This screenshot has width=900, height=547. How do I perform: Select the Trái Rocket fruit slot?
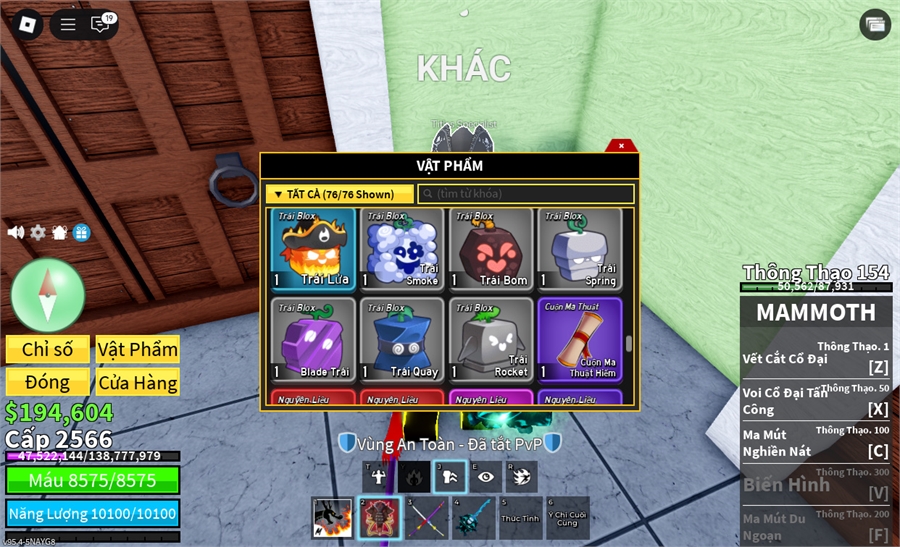coord(490,339)
